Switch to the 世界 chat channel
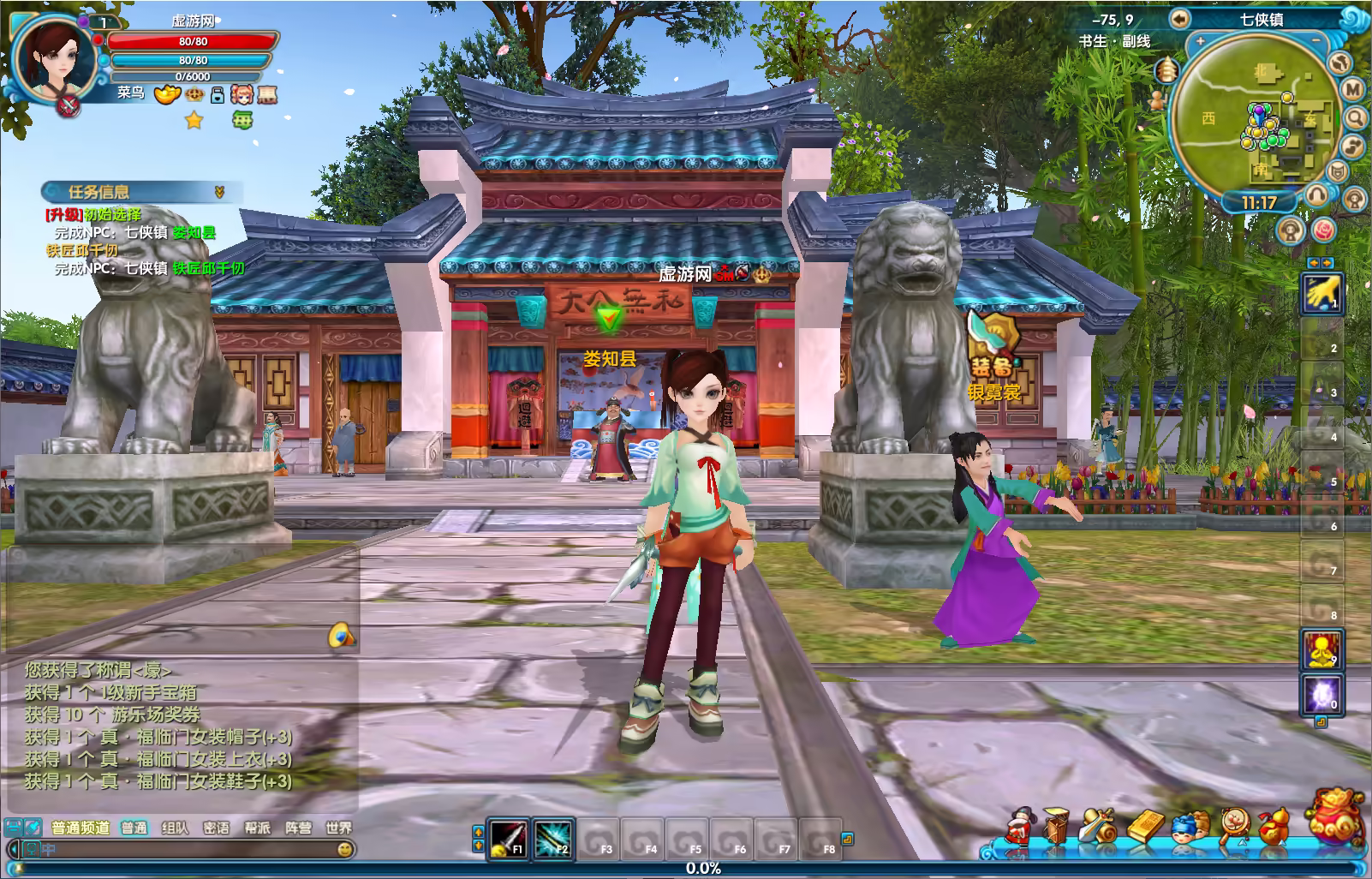Image resolution: width=1372 pixels, height=879 pixels. tap(338, 828)
